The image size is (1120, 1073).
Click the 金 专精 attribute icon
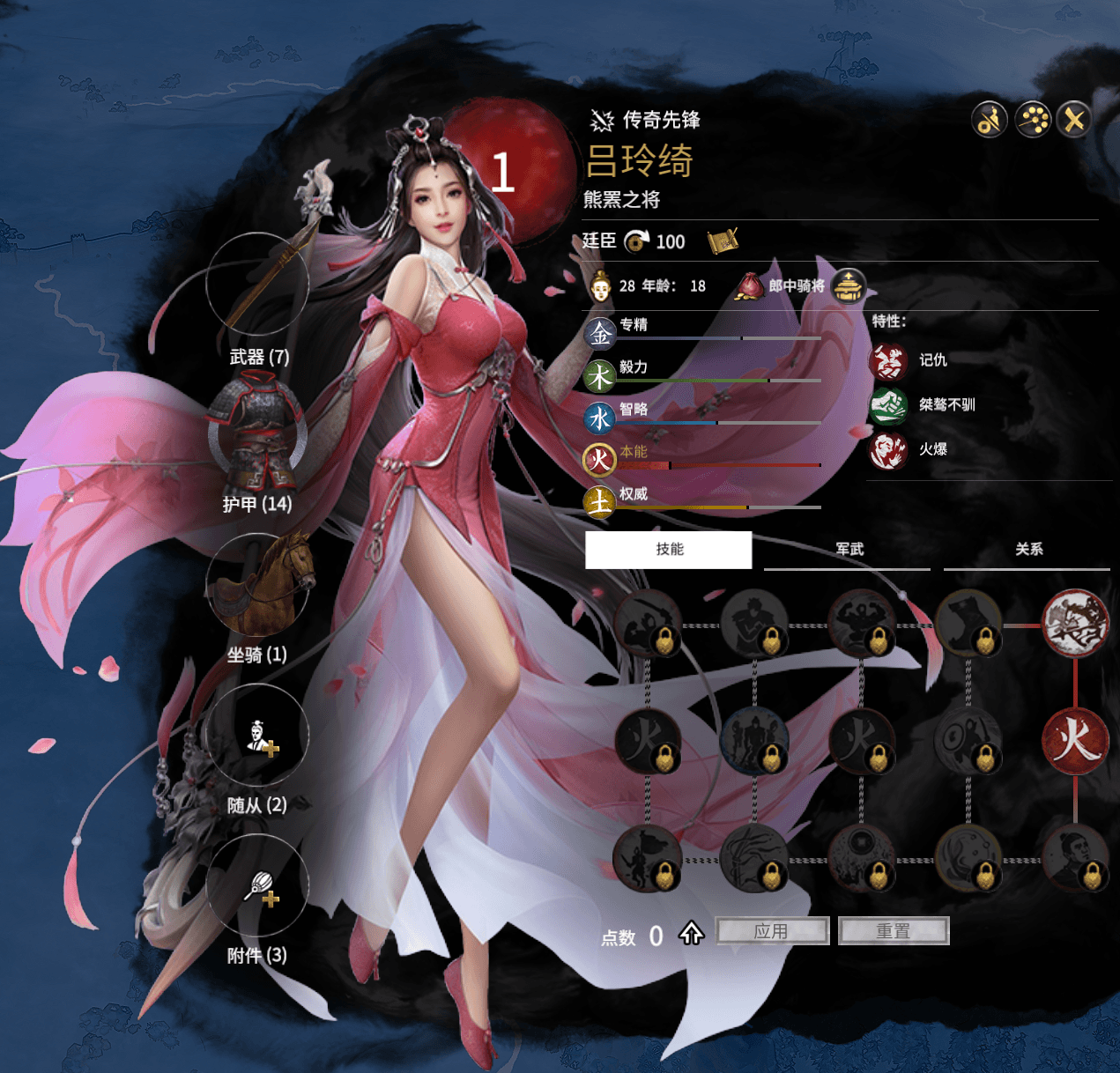(600, 334)
